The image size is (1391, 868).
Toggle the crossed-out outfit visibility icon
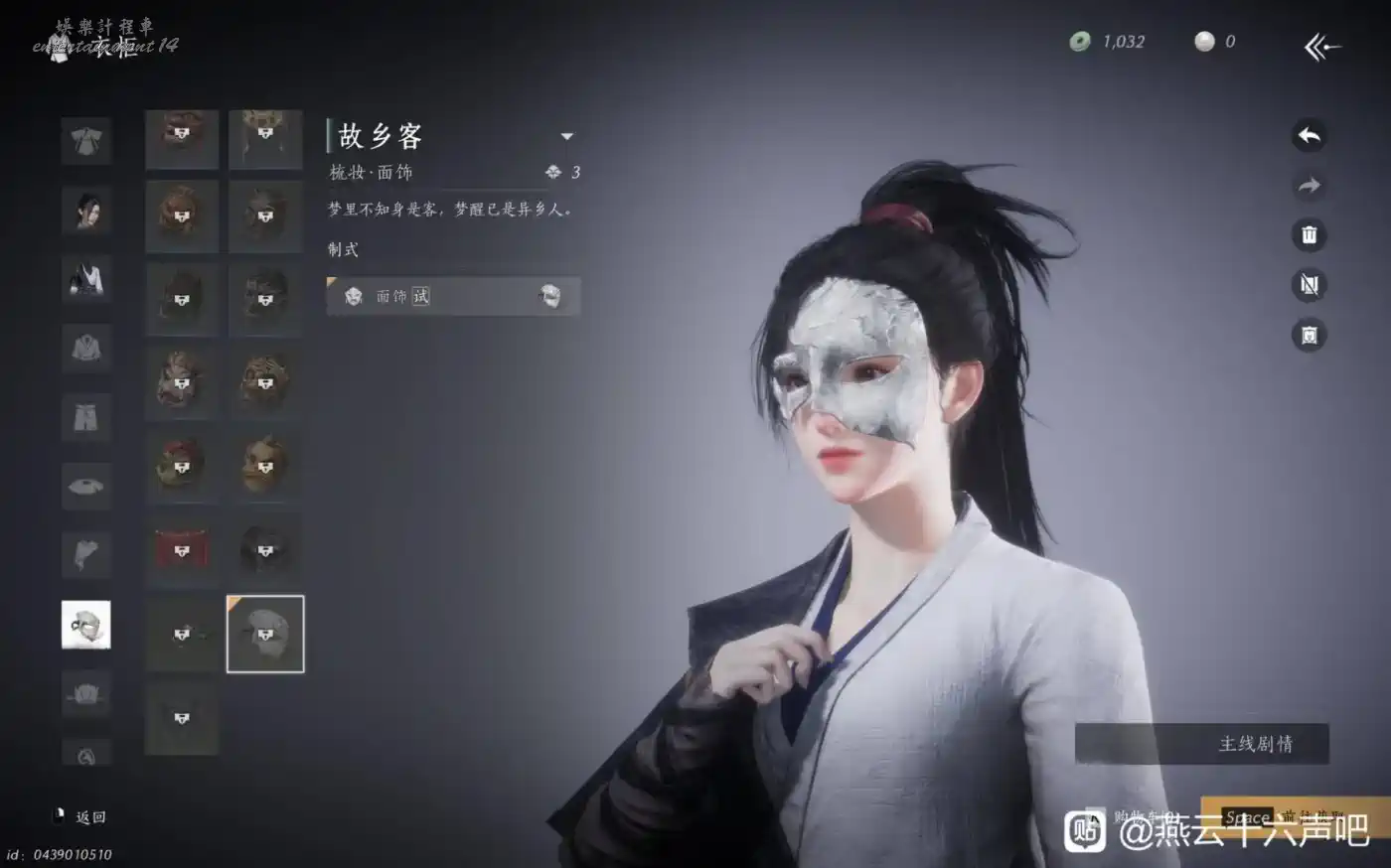pos(1310,285)
